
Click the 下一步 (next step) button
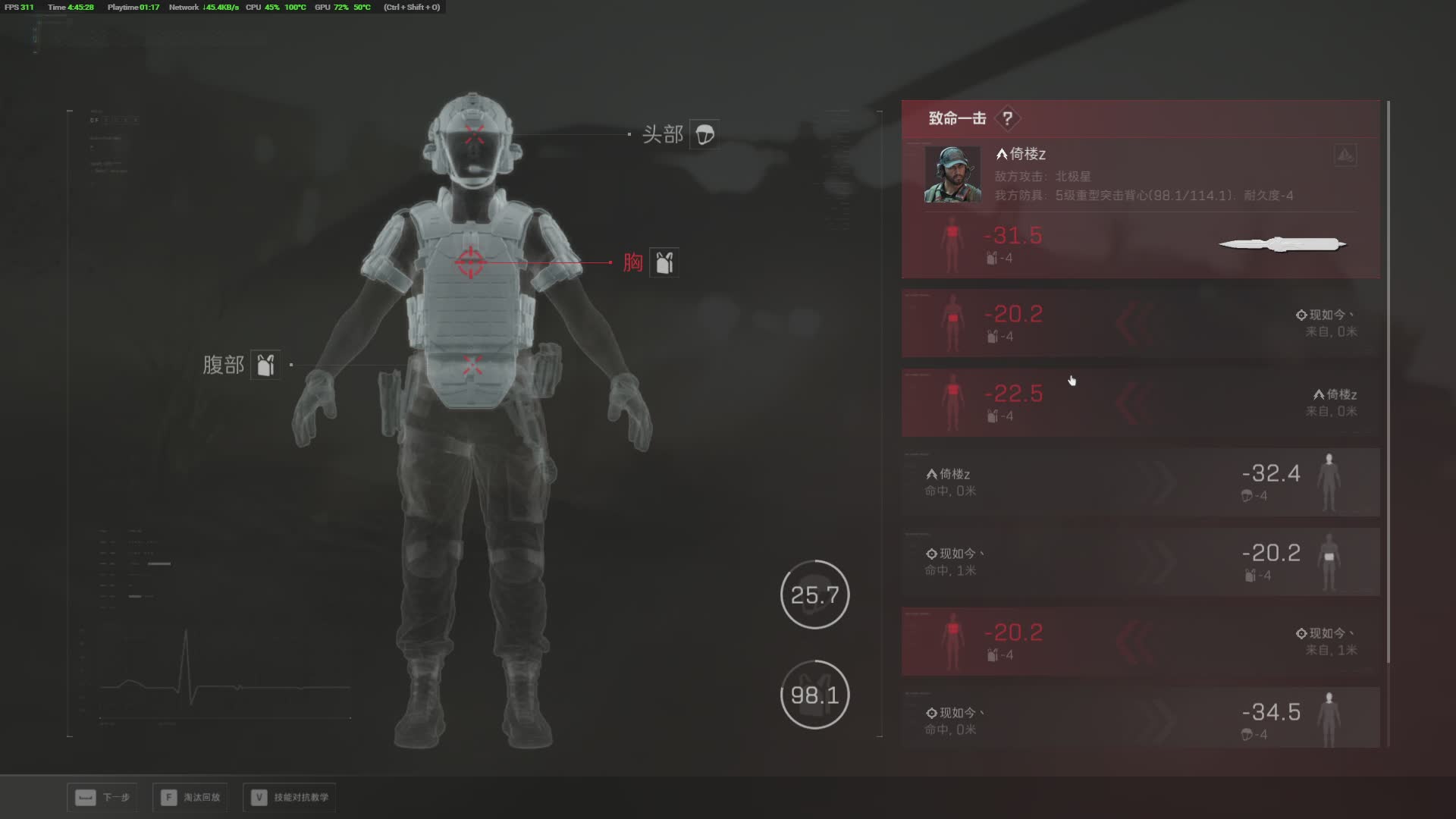click(x=102, y=797)
